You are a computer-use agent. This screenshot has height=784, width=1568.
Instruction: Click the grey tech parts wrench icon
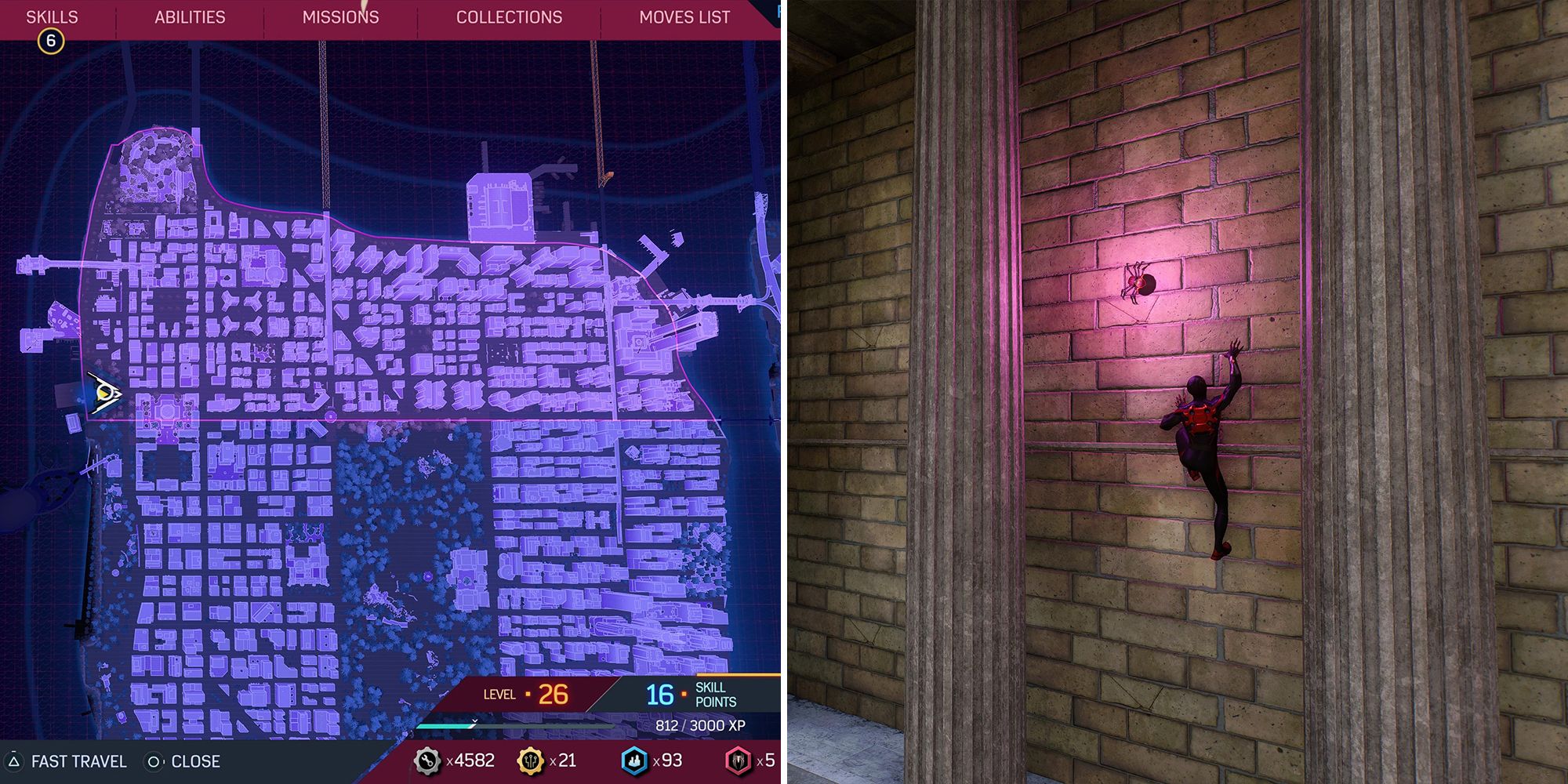(427, 760)
